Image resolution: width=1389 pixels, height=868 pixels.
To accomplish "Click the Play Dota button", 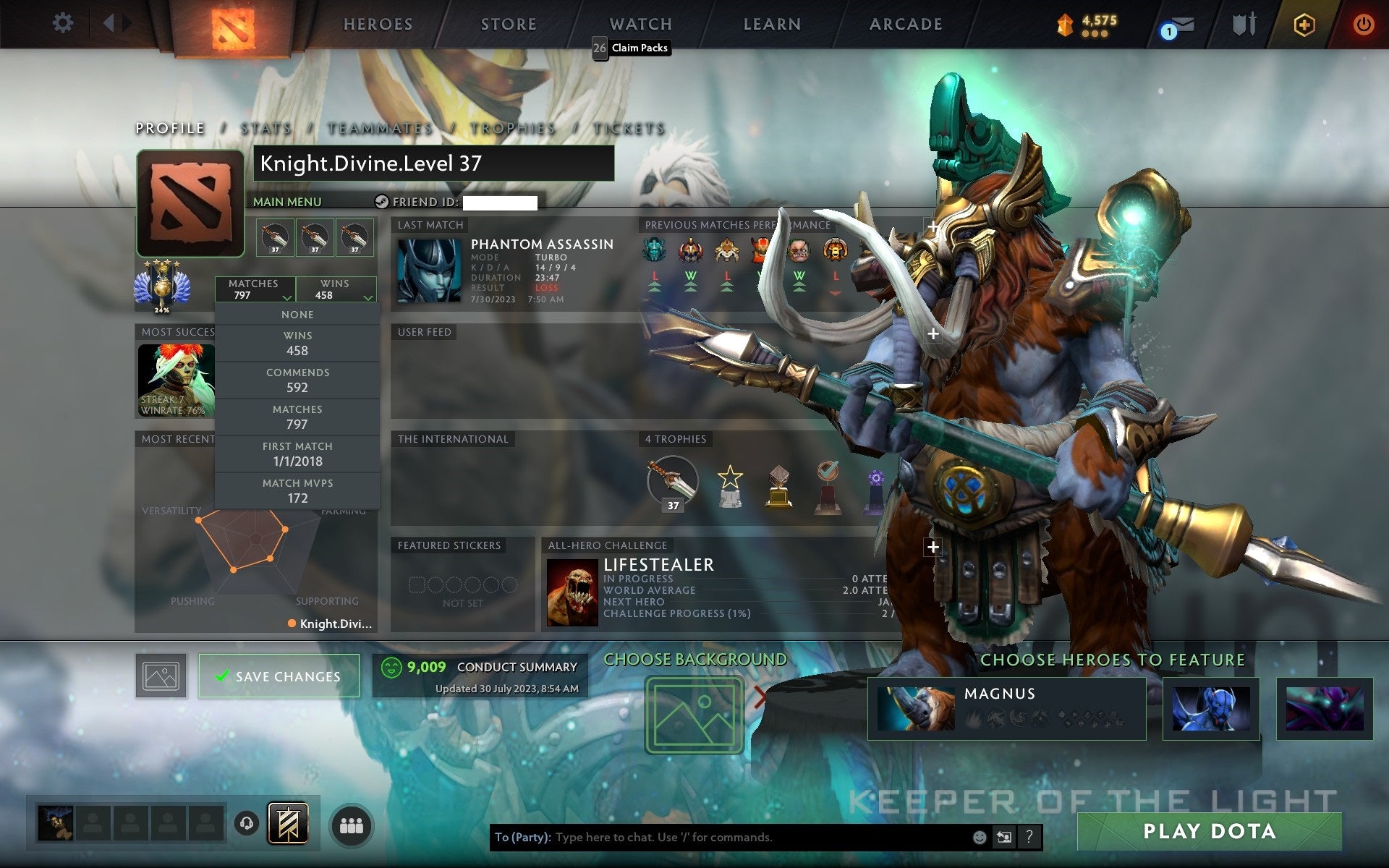I will tap(1211, 831).
